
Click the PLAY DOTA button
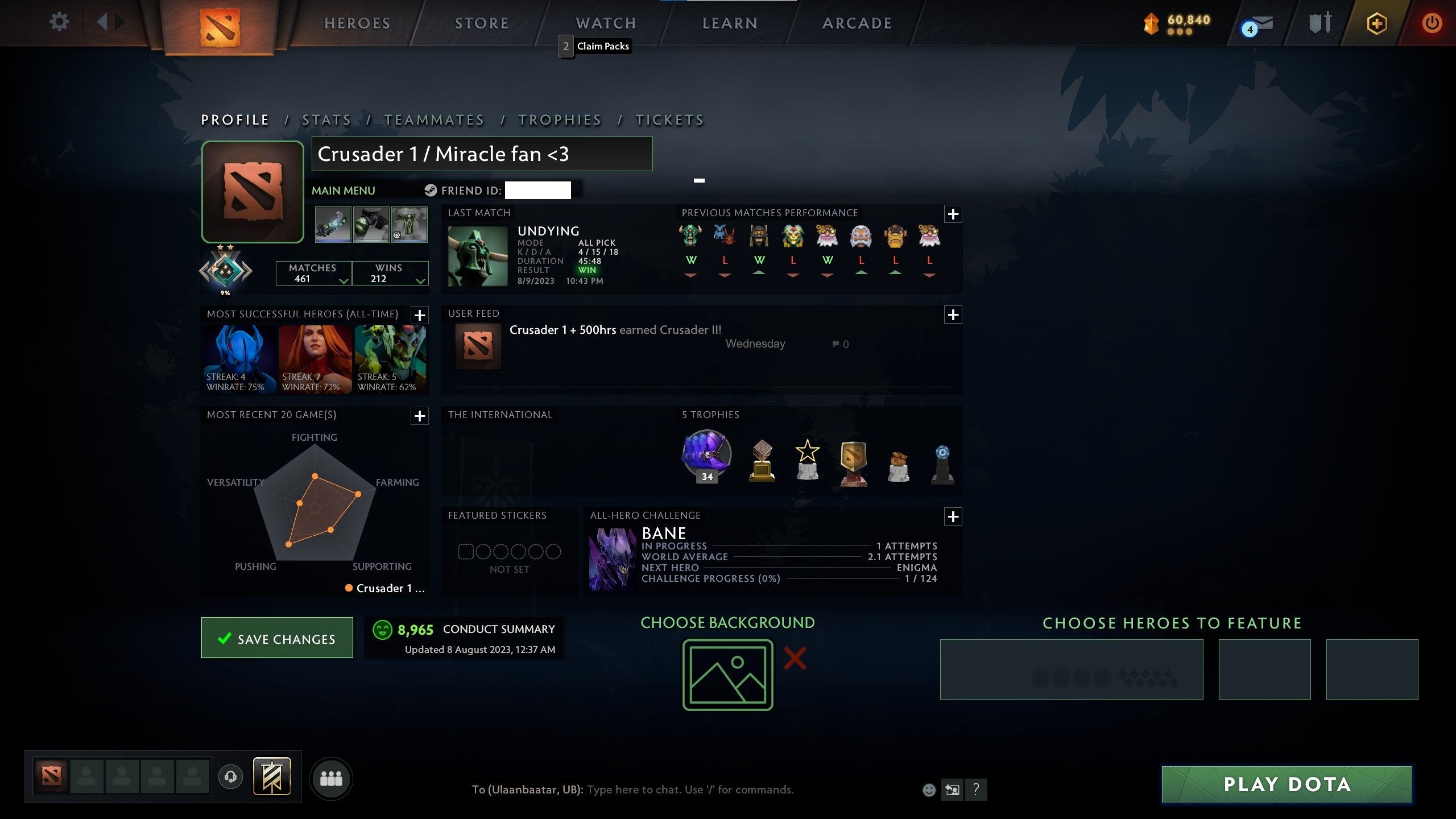(x=1287, y=784)
